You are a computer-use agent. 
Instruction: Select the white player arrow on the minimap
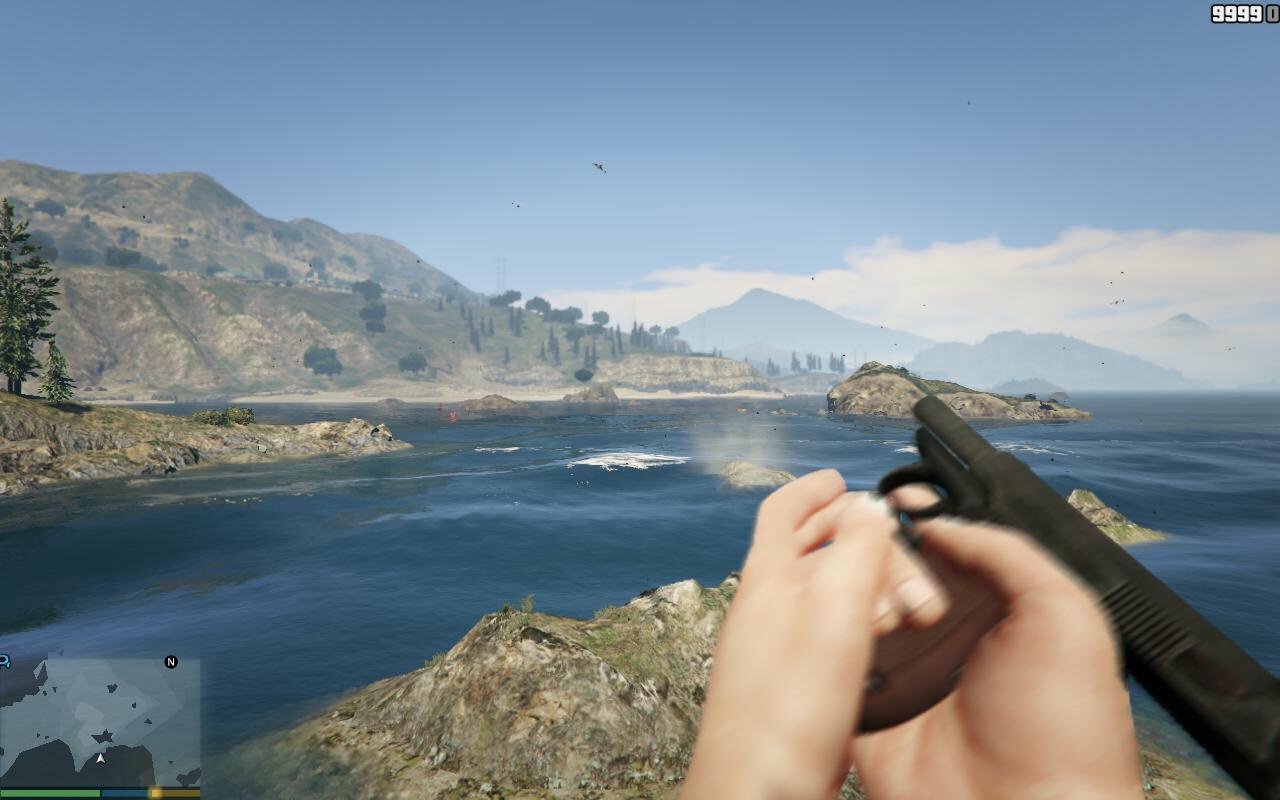click(100, 758)
